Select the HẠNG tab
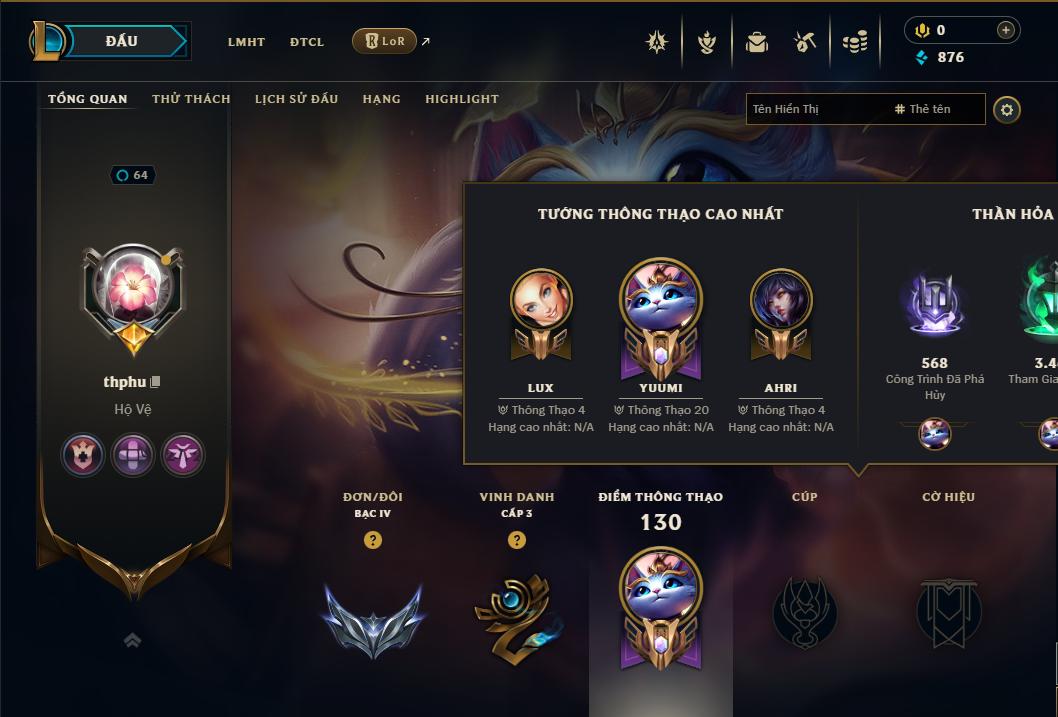Viewport: 1058px width, 717px height. pyautogui.click(x=381, y=99)
